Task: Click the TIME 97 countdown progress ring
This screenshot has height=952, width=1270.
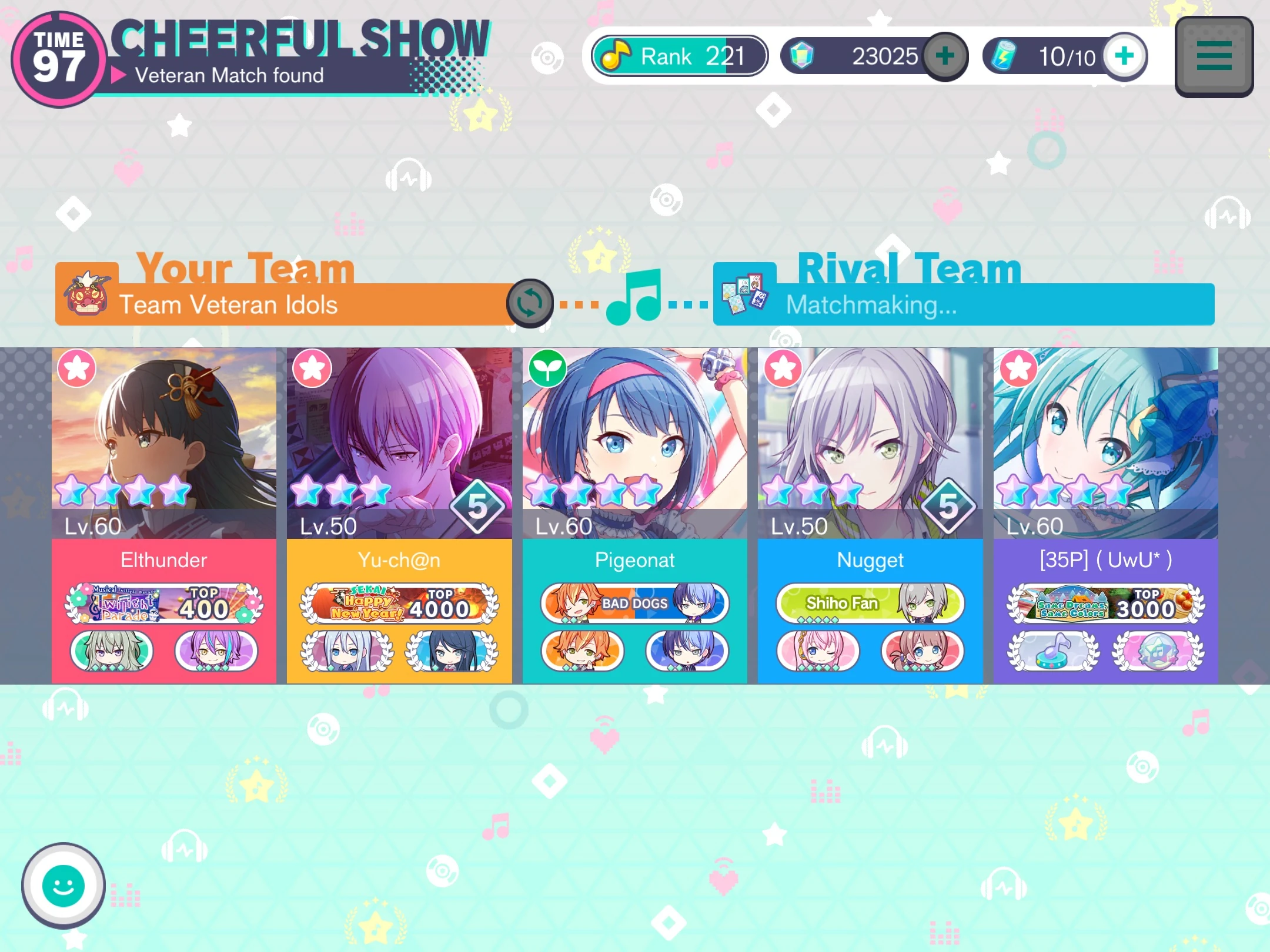Action: pos(58,57)
